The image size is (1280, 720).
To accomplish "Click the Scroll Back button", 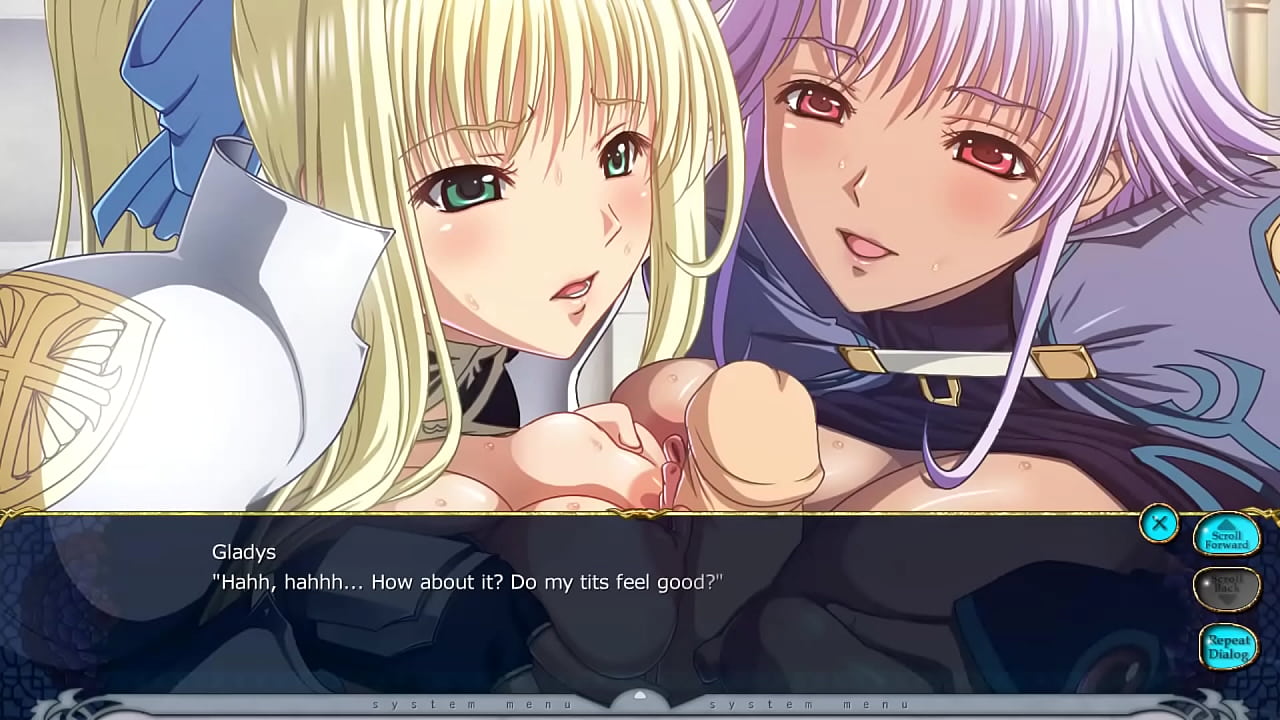I will coord(1226,589).
